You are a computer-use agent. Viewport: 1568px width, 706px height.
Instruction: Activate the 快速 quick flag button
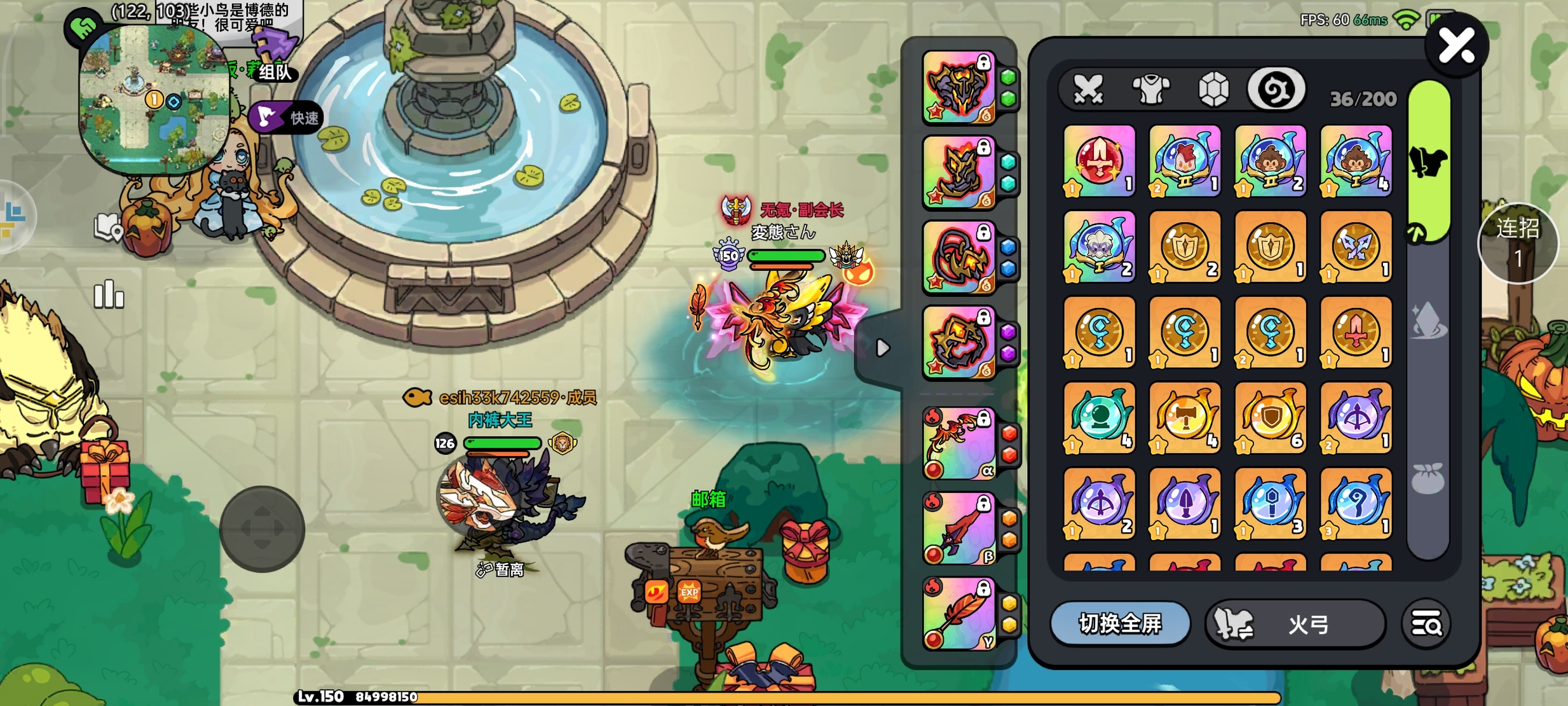(287, 118)
